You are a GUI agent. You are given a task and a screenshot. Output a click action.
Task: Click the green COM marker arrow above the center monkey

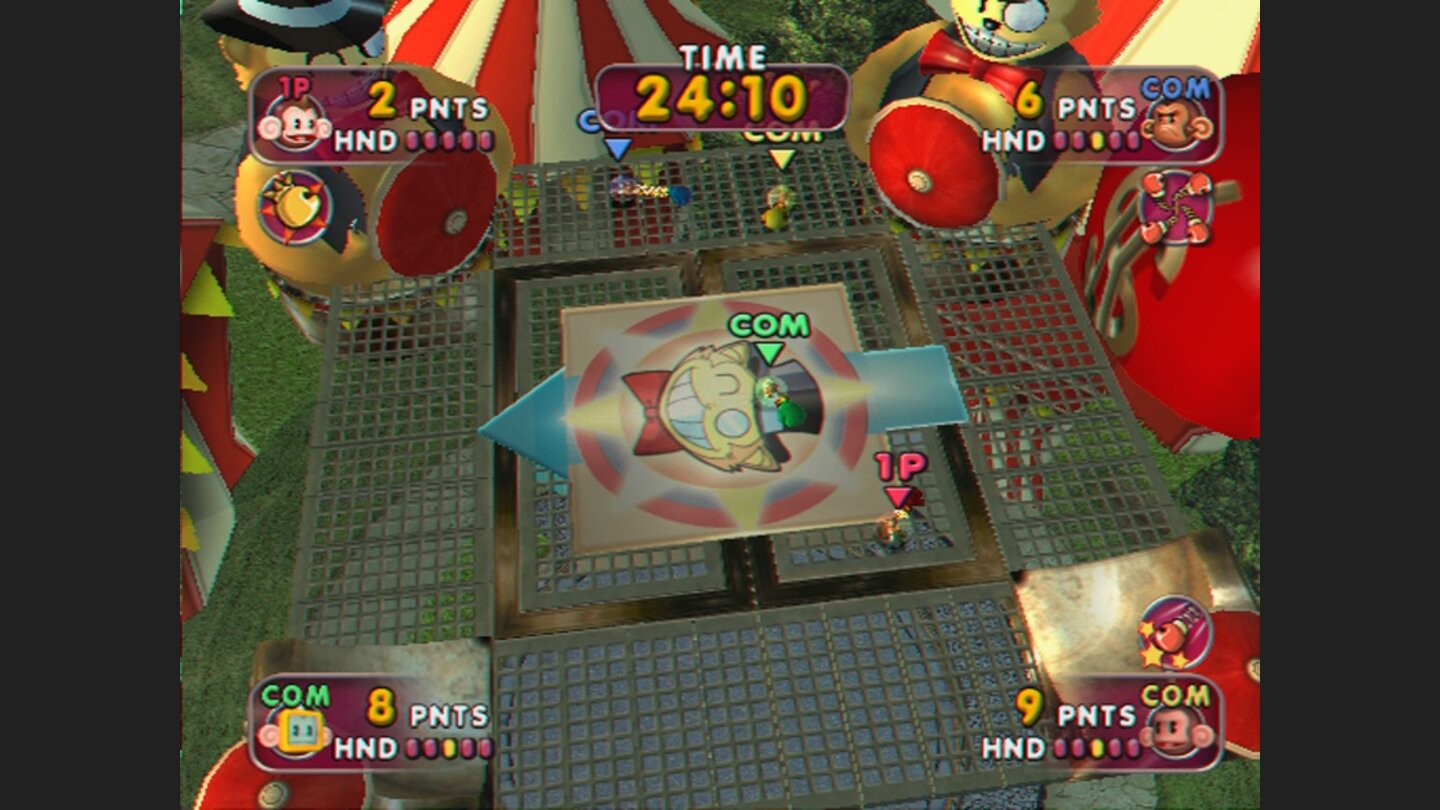tap(770, 352)
